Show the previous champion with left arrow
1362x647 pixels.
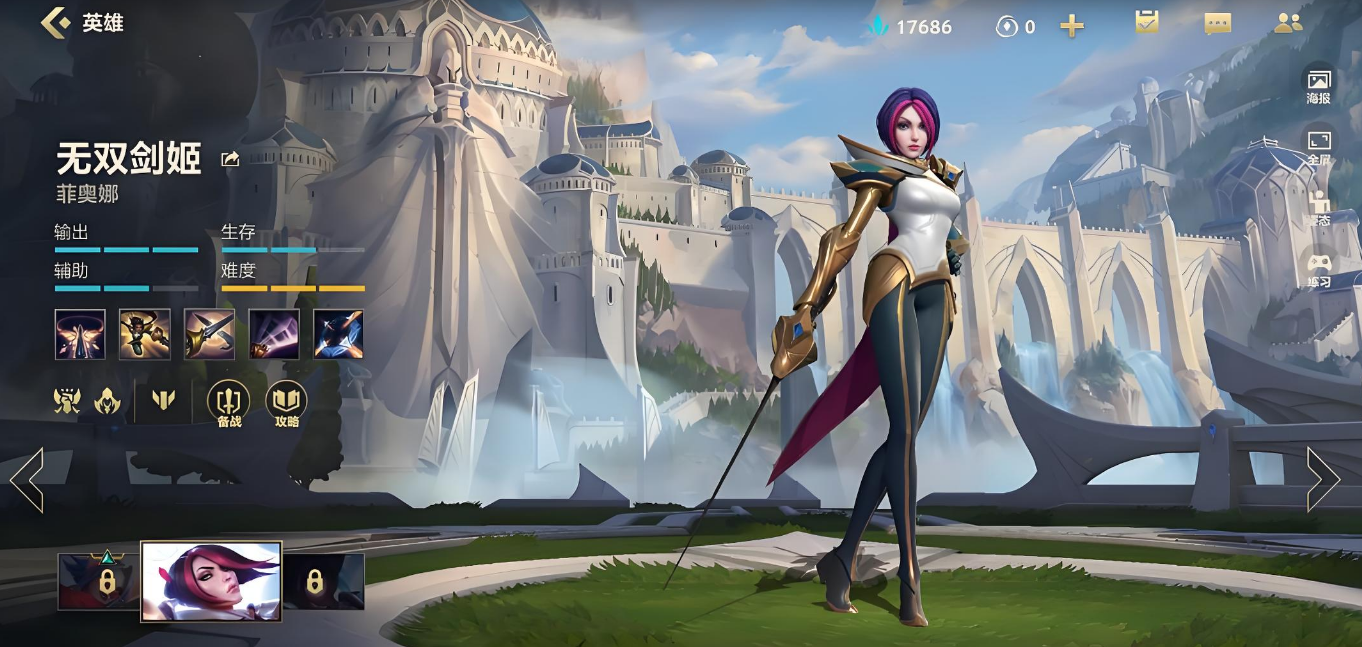point(27,480)
